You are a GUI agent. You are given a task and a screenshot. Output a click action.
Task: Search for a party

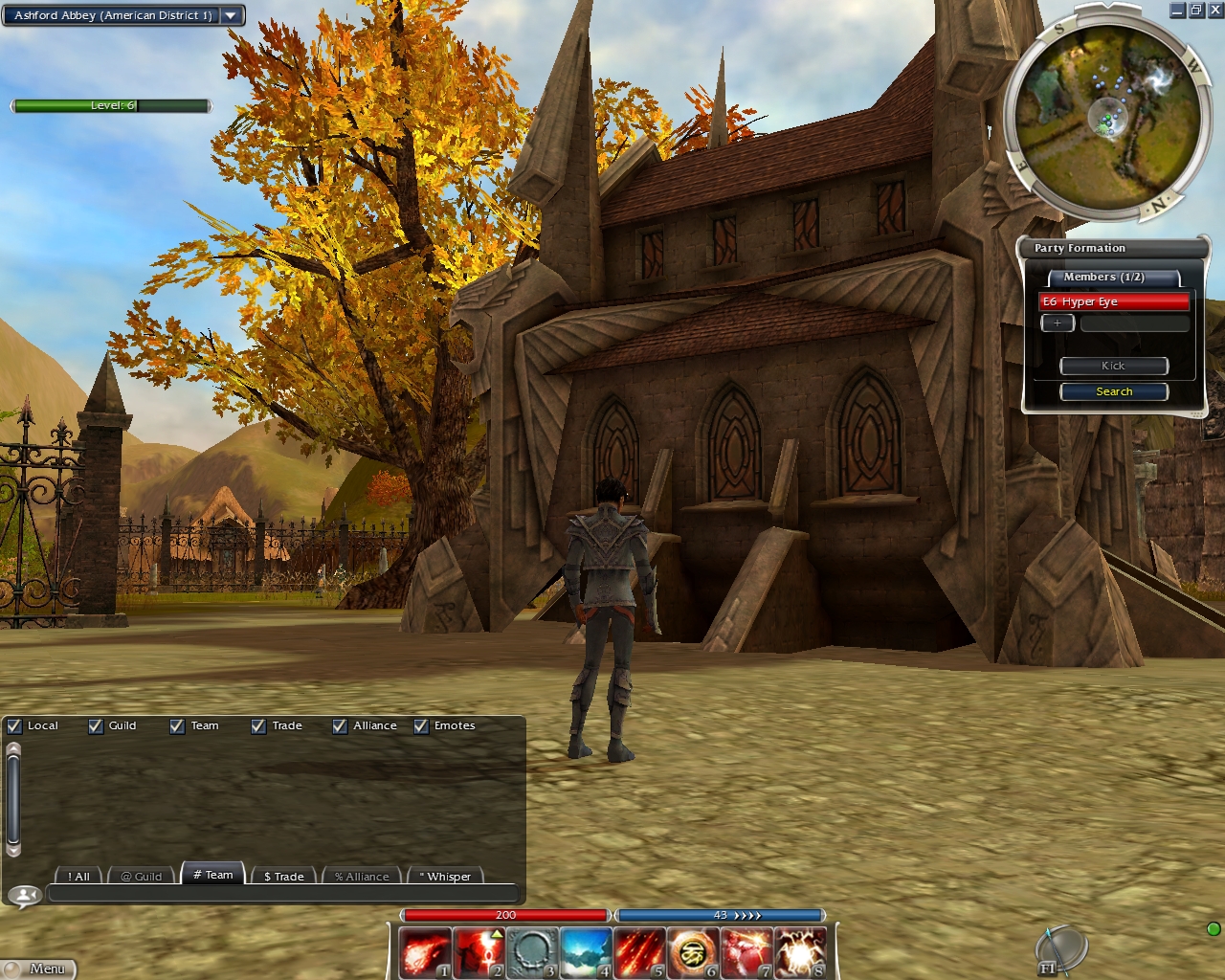point(1114,391)
